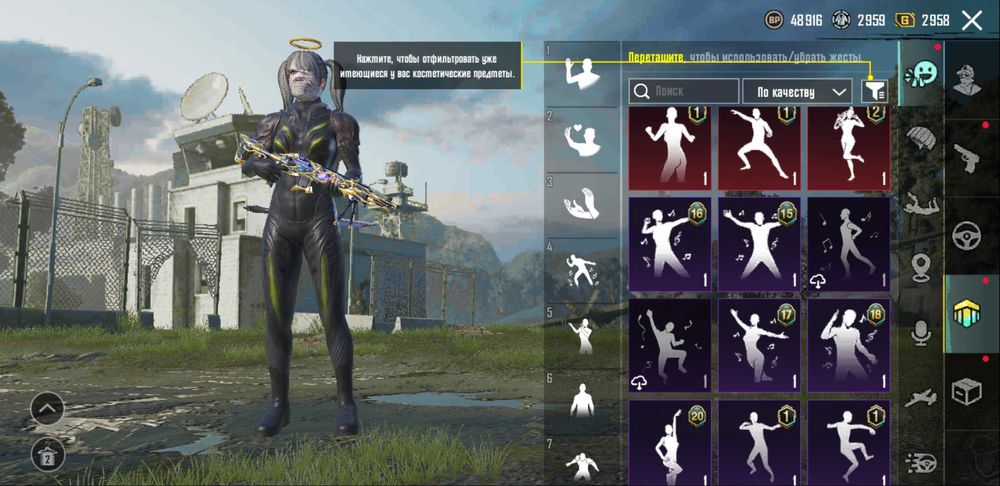Open the character outfit tab with hat portrait

click(x=970, y=79)
